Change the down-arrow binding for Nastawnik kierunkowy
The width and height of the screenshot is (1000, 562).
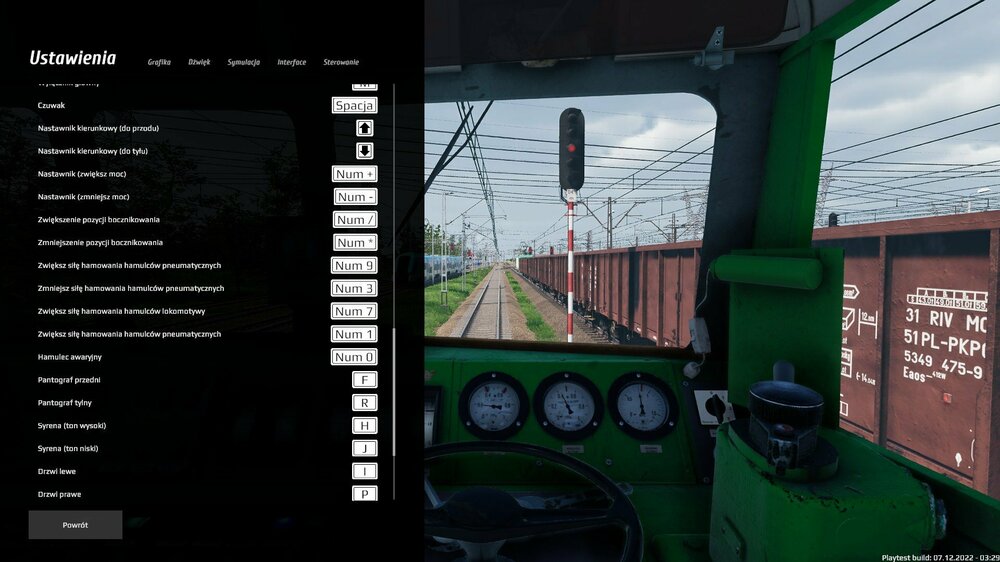(365, 151)
